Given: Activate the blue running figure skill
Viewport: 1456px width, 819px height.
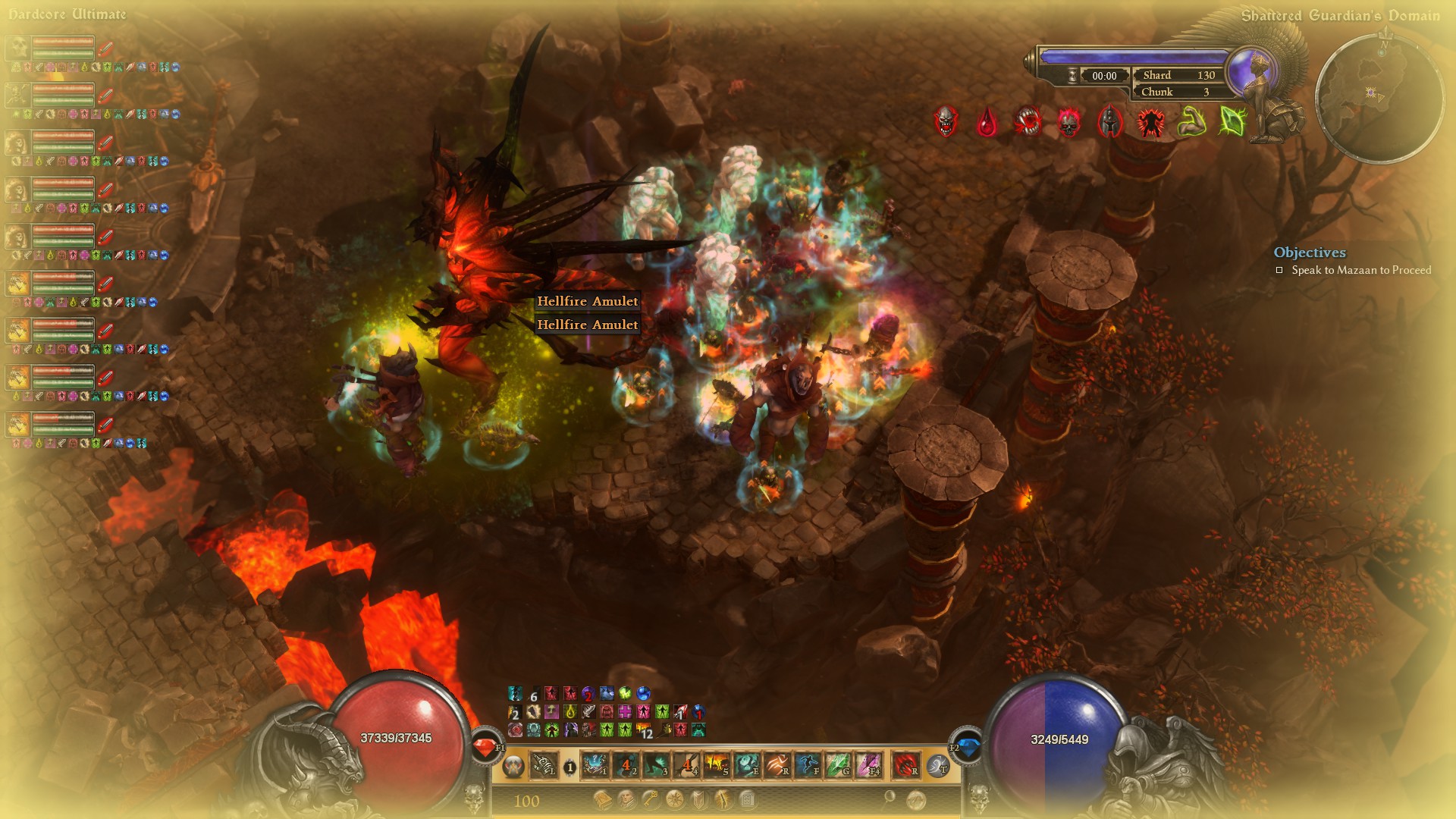Looking at the screenshot, I should pyautogui.click(x=808, y=766).
